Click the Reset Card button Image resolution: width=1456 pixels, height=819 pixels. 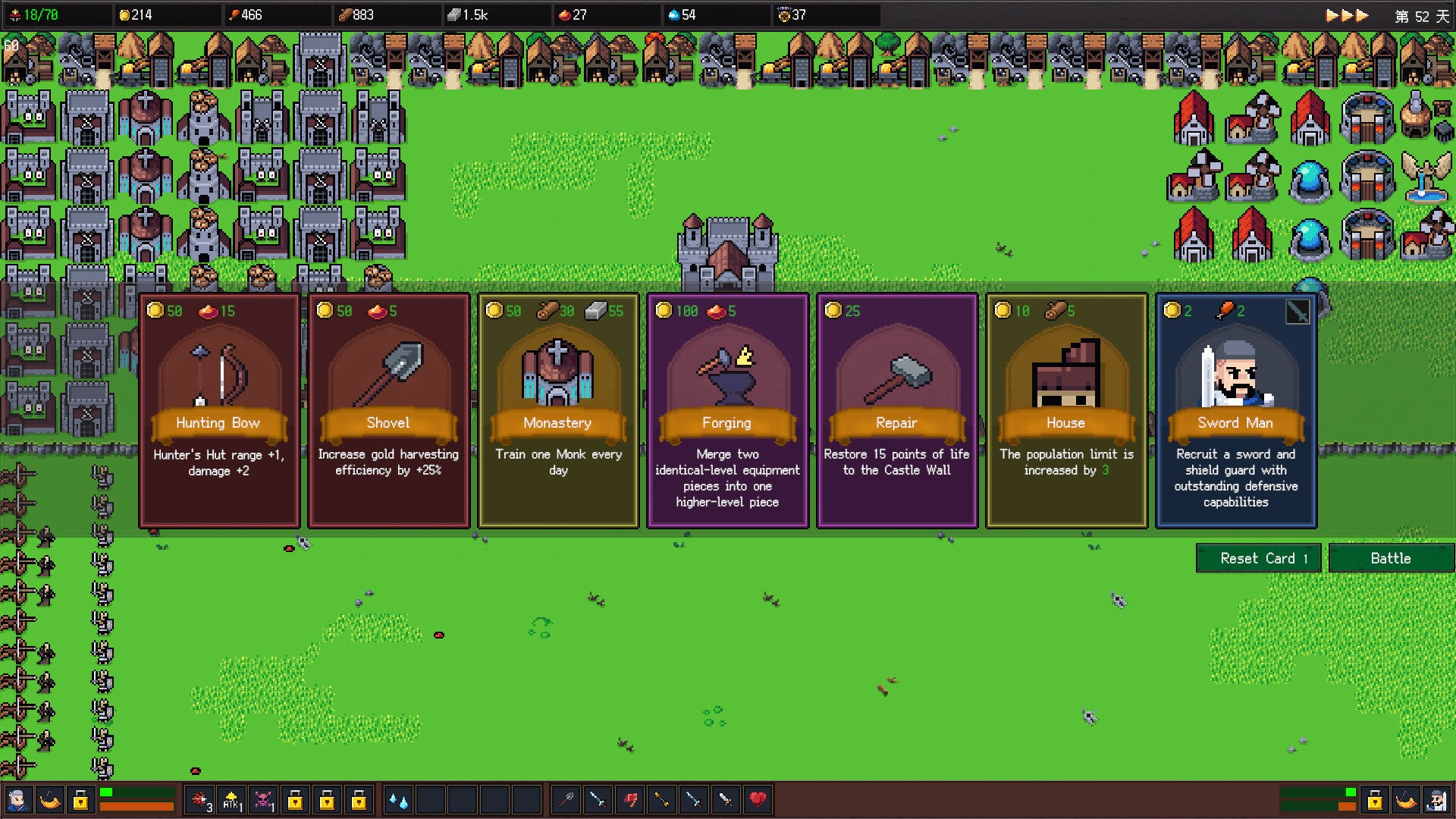pos(1259,558)
